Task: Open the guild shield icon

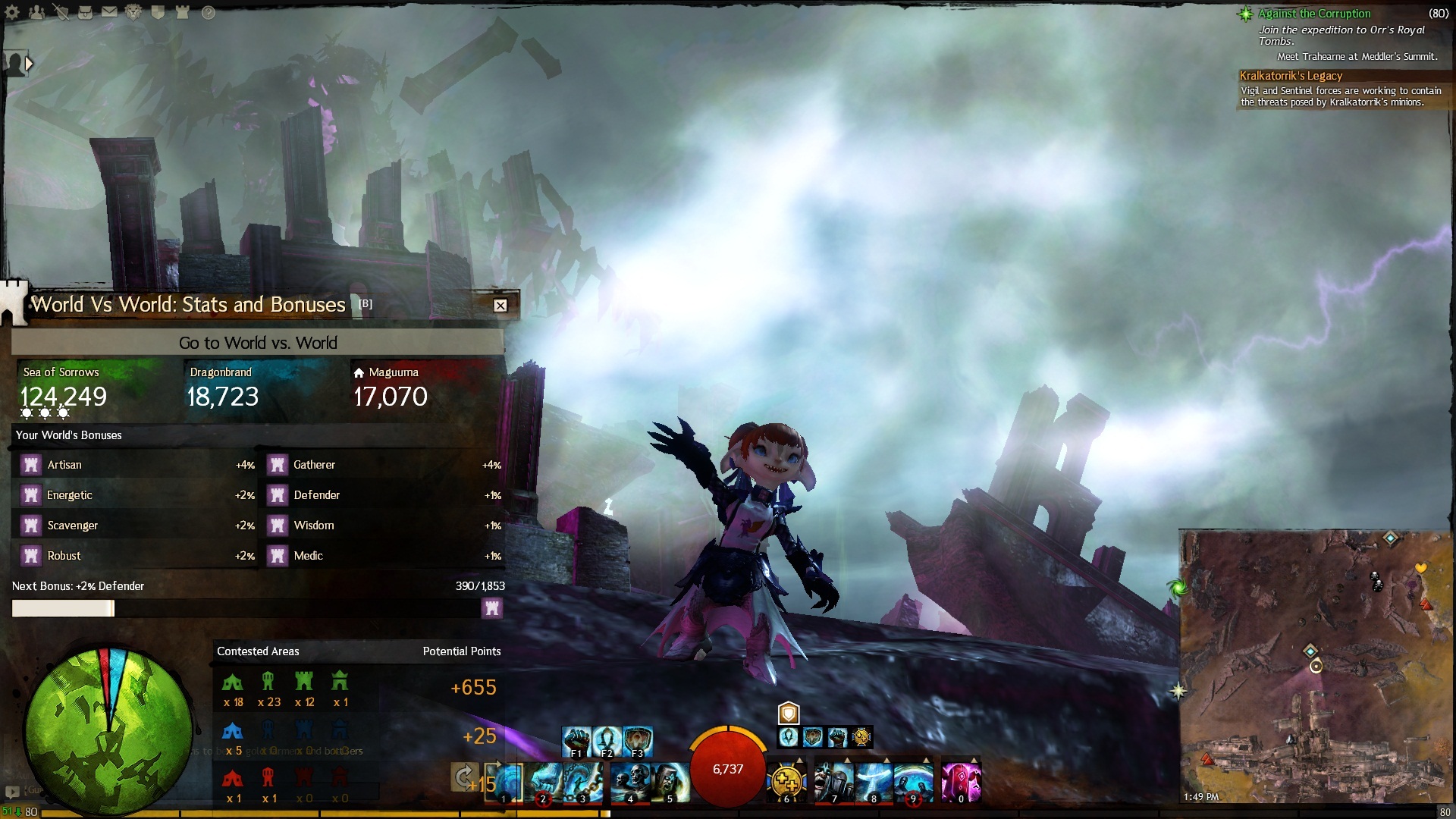Action: click(x=158, y=12)
